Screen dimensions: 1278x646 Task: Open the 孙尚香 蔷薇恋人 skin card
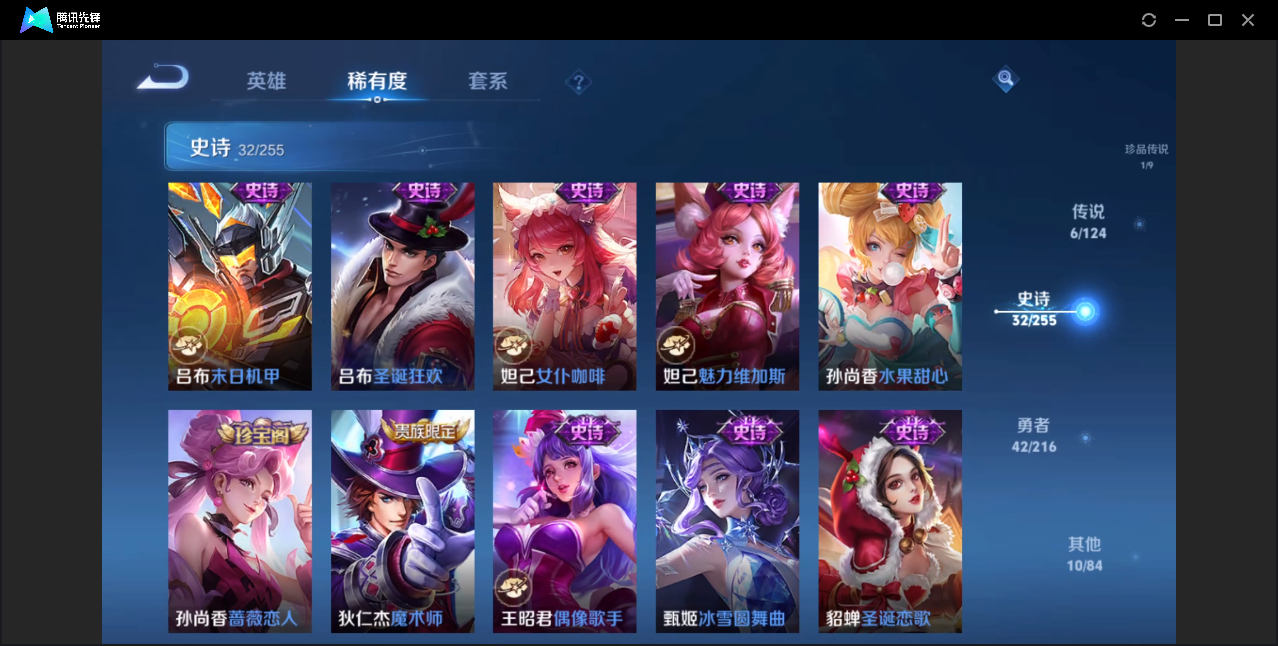click(x=240, y=520)
